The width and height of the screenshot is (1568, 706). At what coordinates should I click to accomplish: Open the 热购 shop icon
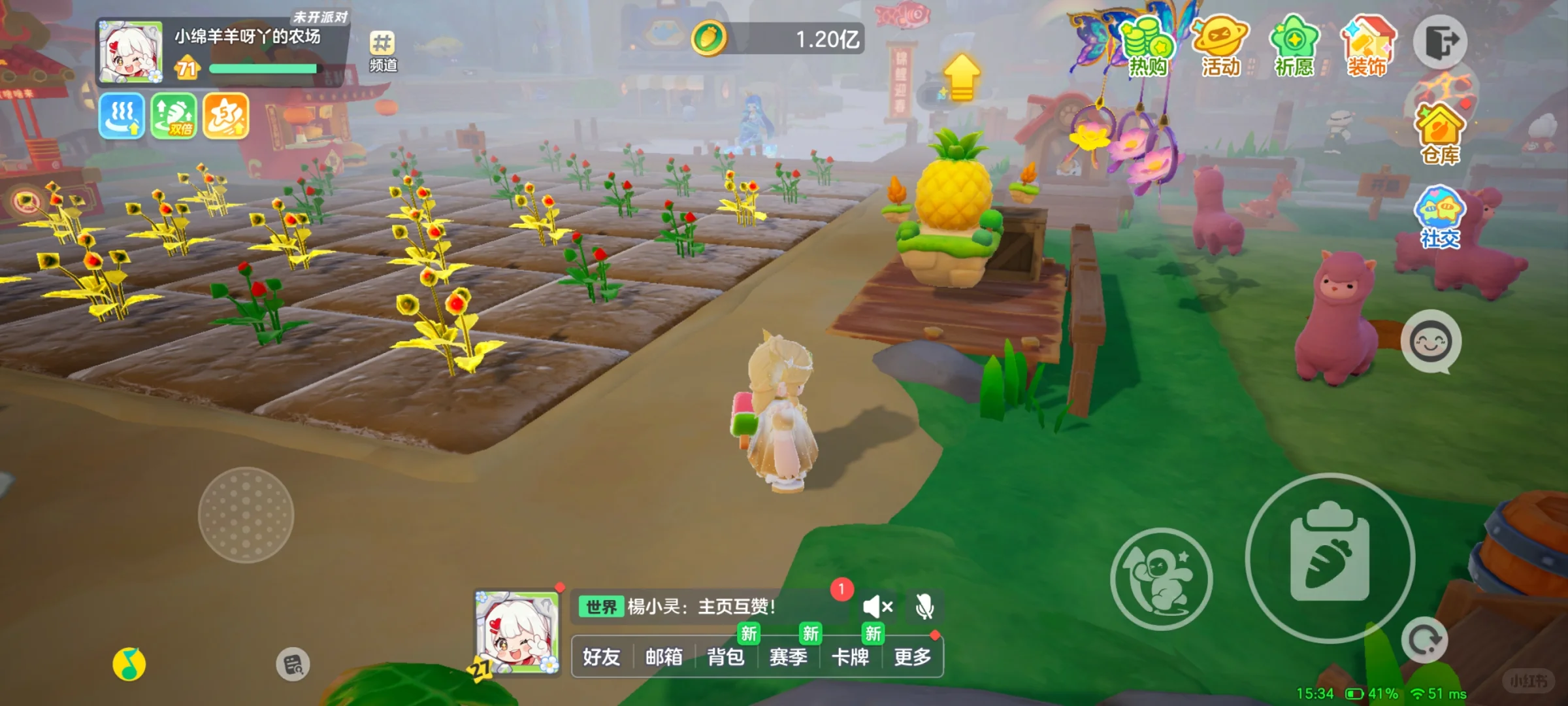coord(1148,47)
